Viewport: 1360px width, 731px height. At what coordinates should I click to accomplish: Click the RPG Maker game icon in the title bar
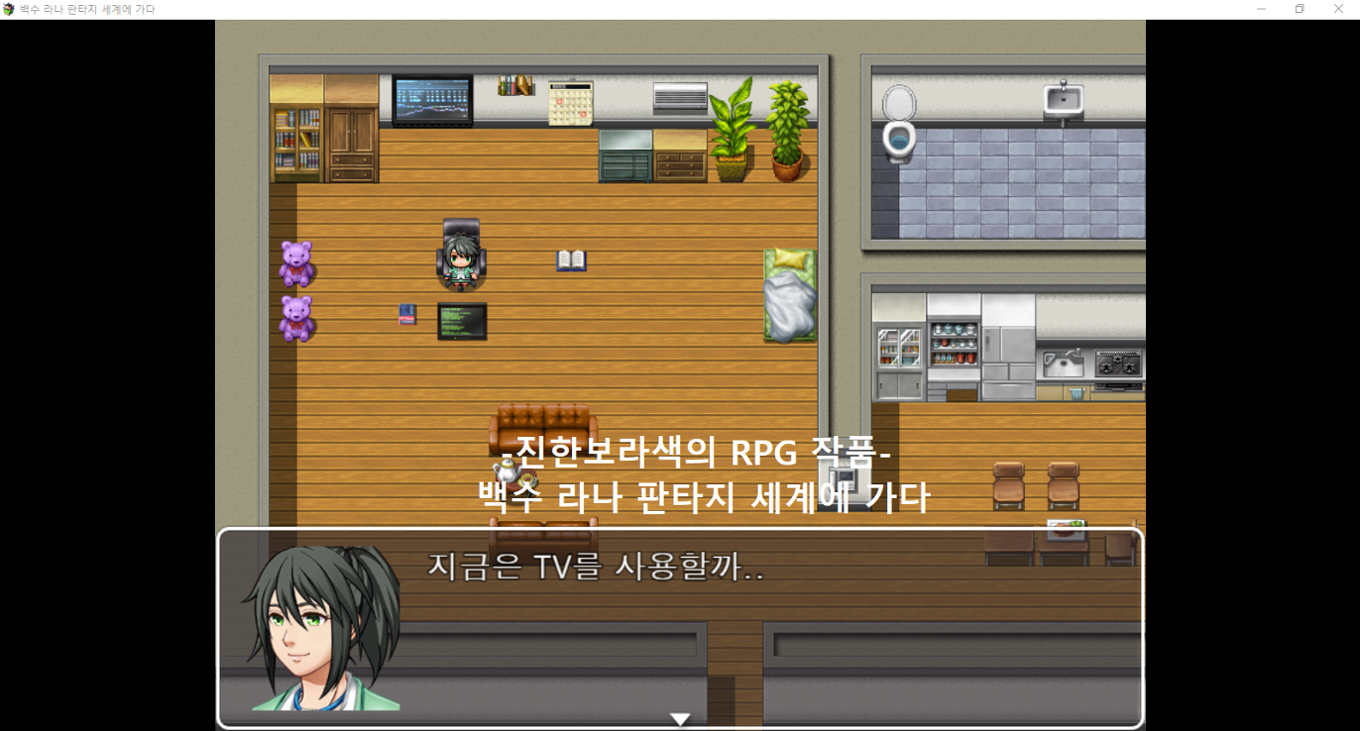point(8,9)
